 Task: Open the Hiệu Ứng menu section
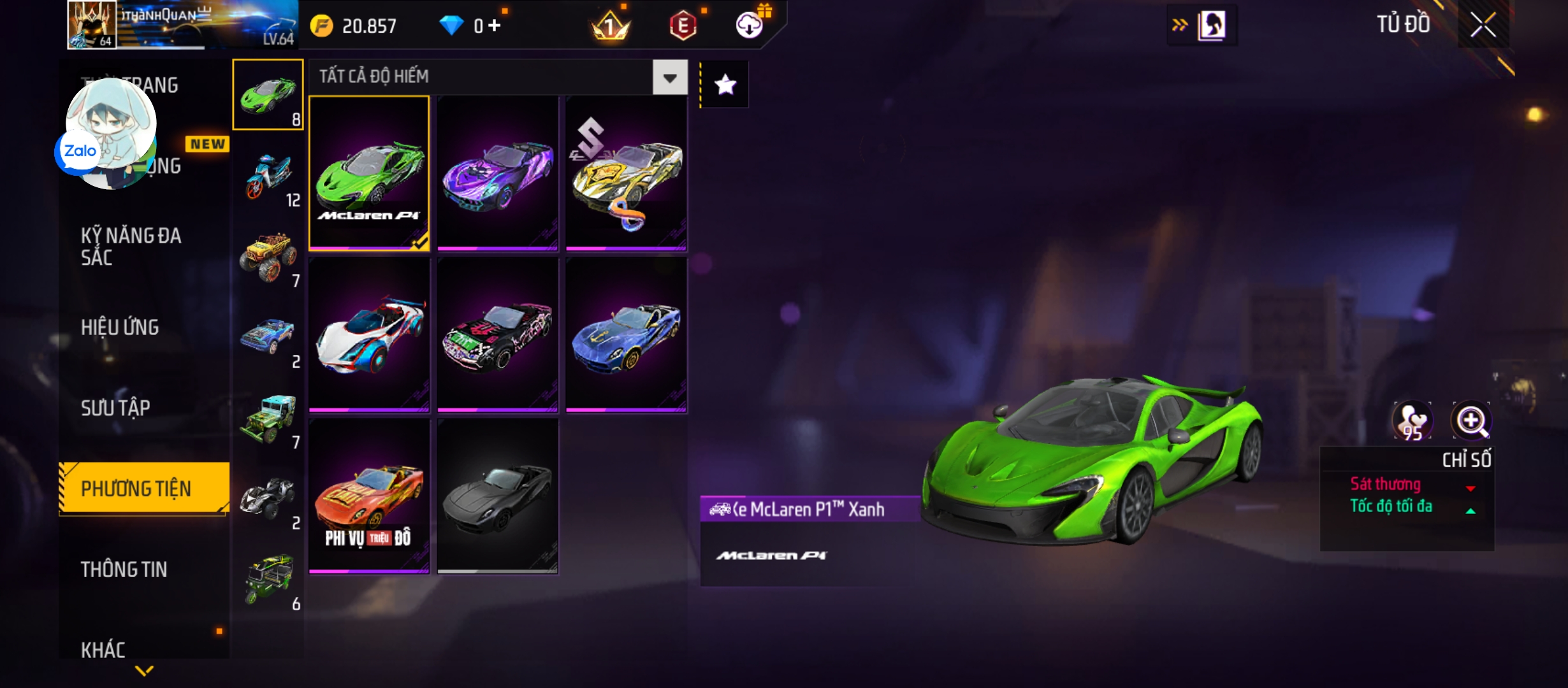(x=120, y=327)
